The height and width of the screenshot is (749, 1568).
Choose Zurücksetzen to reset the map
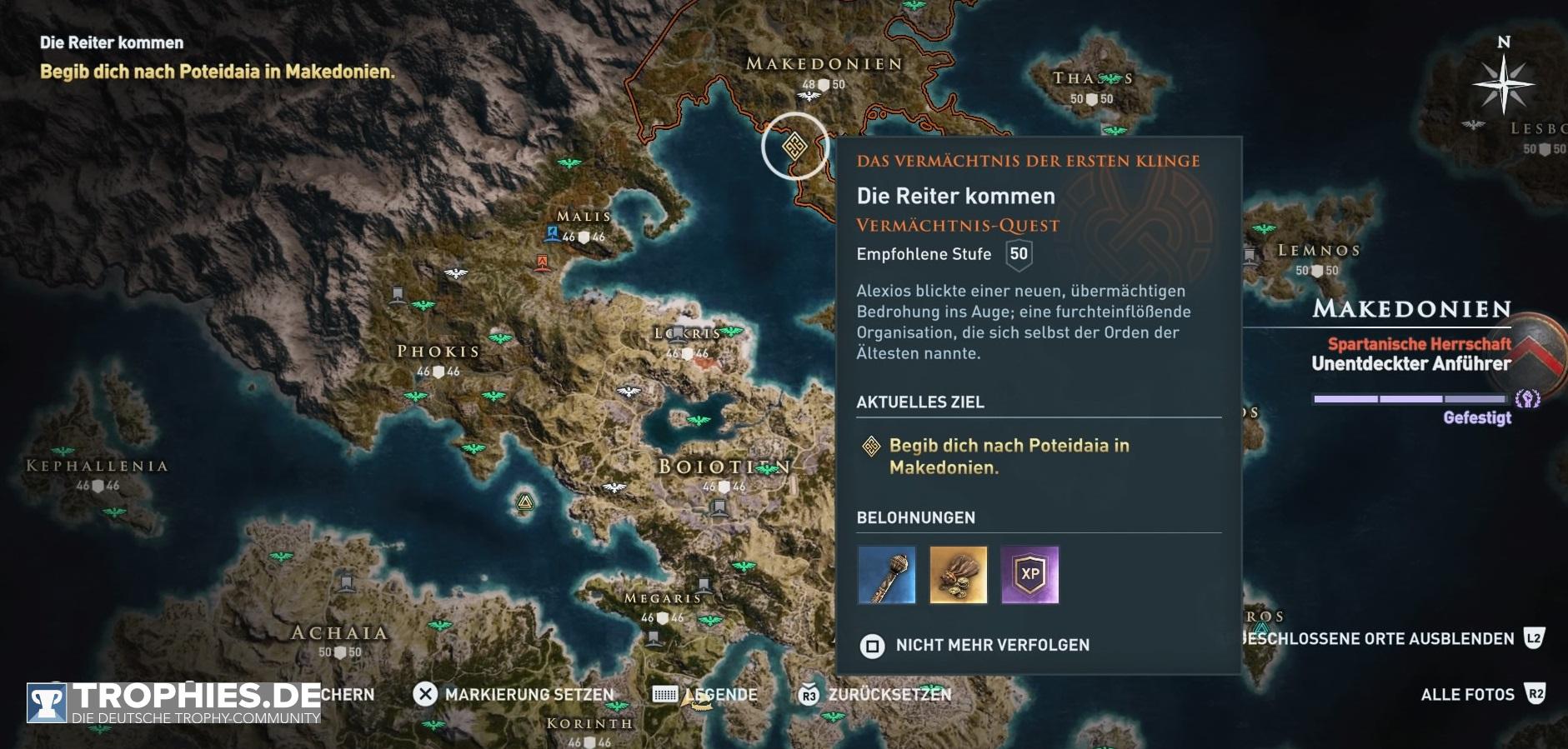point(874,694)
